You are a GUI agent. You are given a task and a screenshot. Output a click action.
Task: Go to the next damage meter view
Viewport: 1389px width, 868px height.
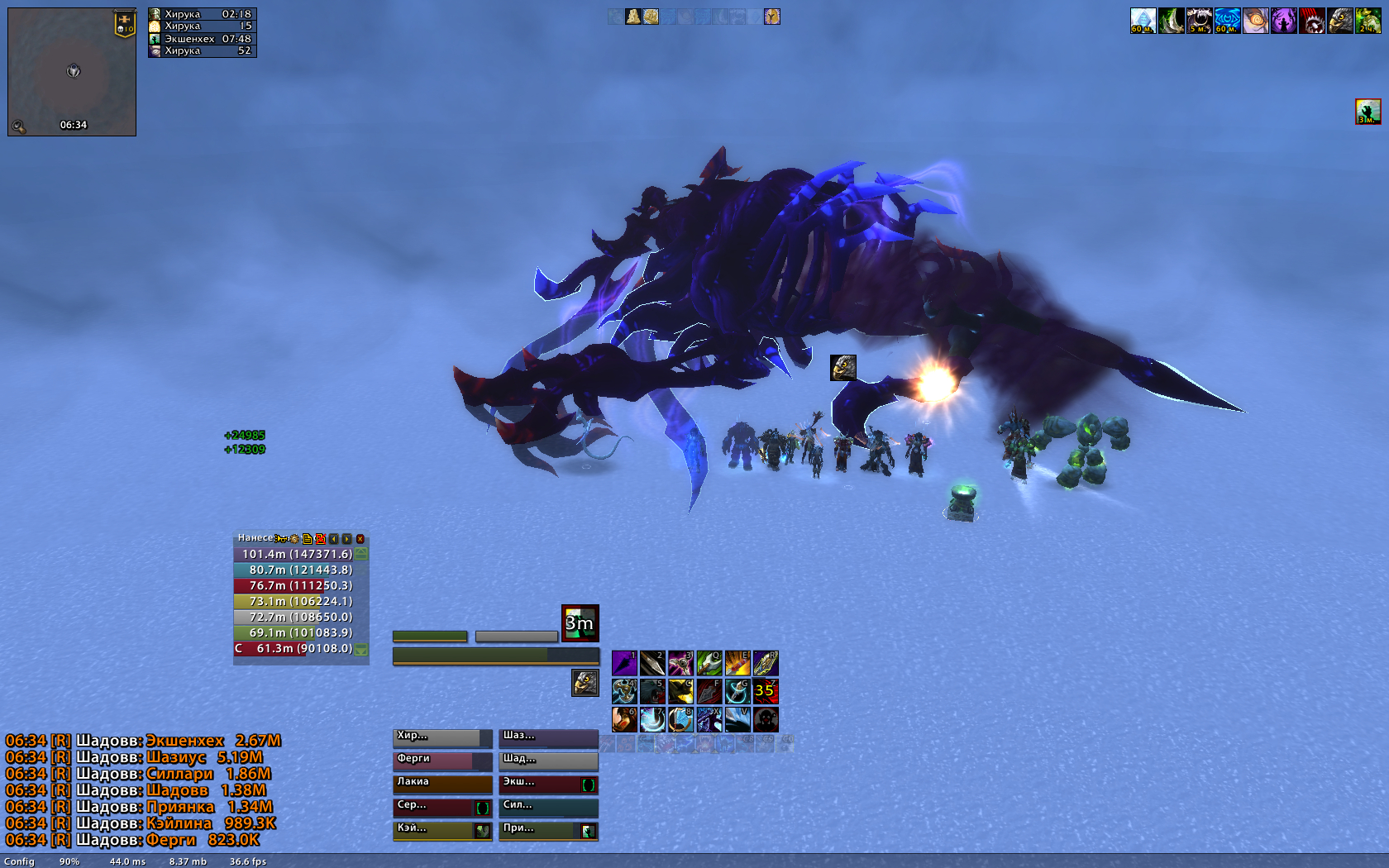[347, 538]
